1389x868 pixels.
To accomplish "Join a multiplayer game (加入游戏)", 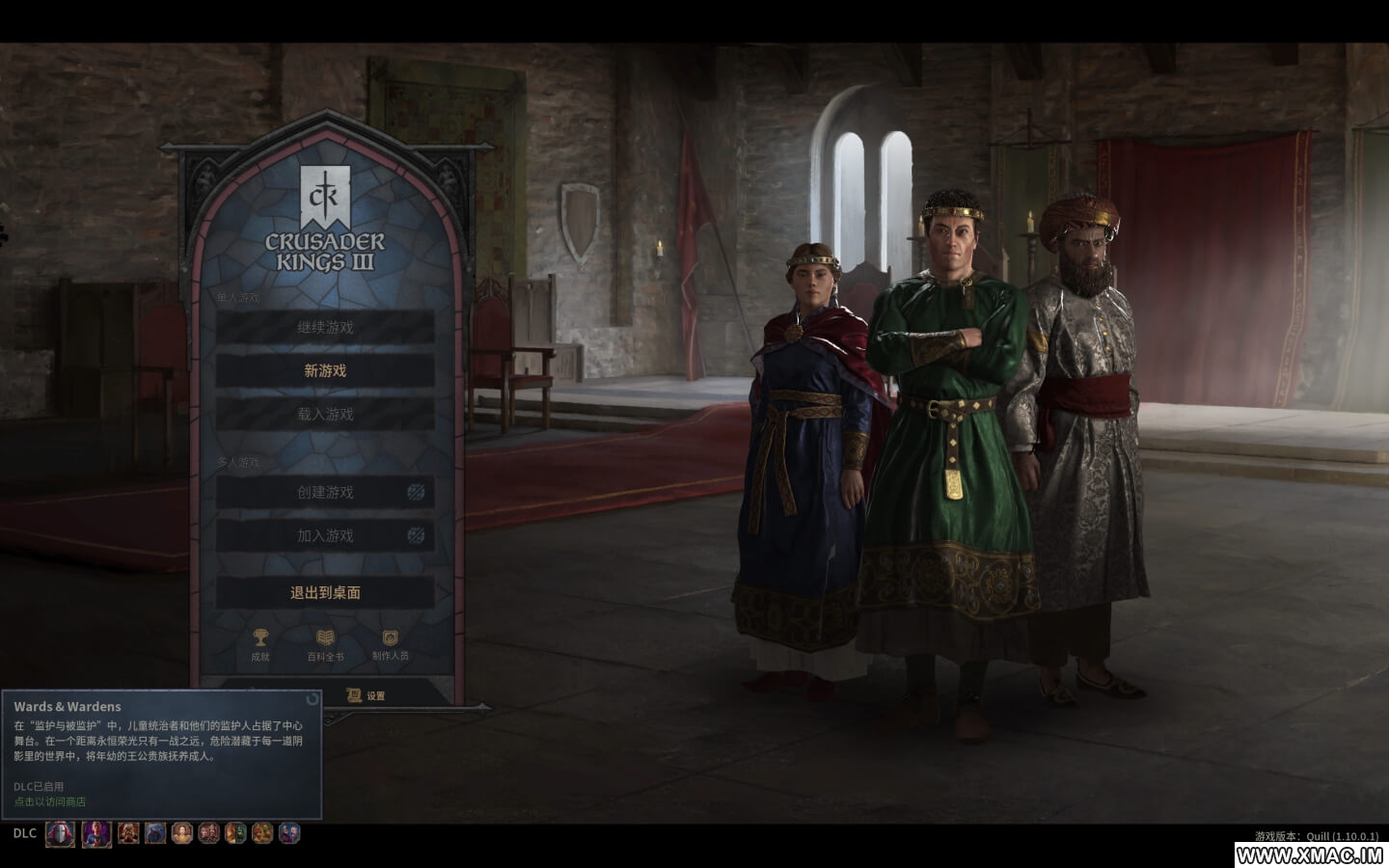I will pos(325,535).
